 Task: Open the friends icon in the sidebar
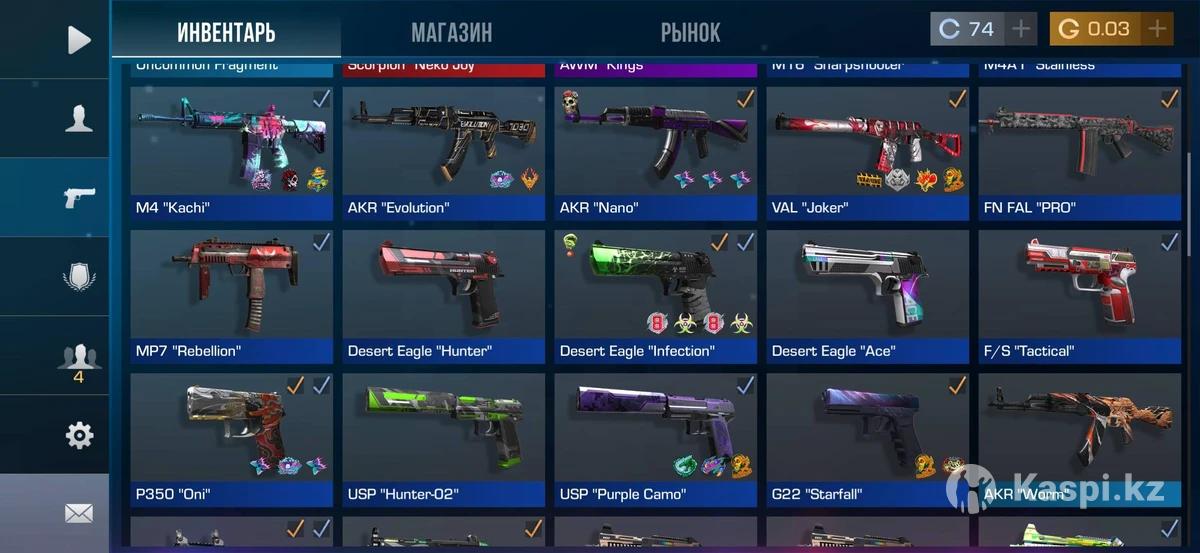(78, 357)
